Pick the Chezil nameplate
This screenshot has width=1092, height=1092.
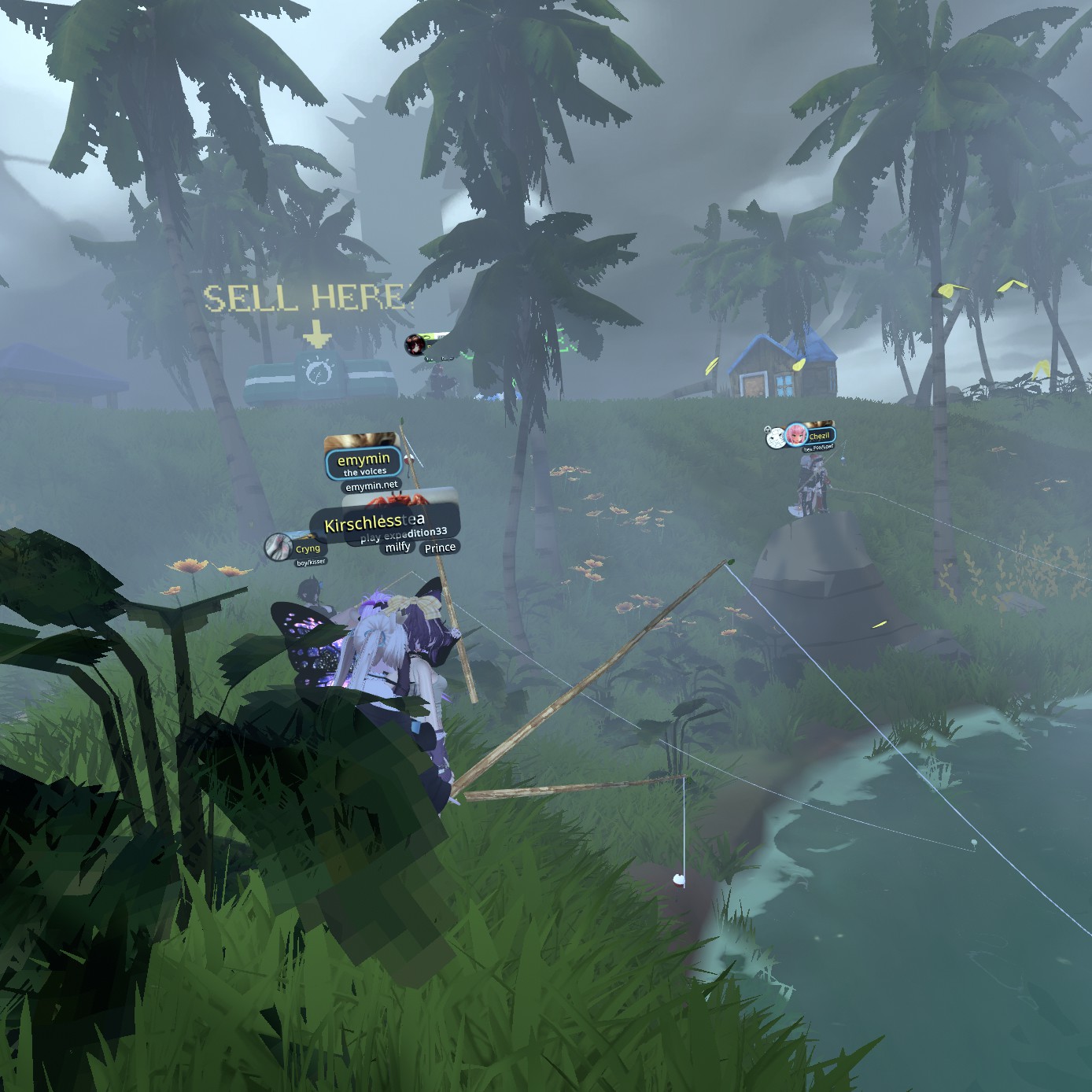point(817,436)
